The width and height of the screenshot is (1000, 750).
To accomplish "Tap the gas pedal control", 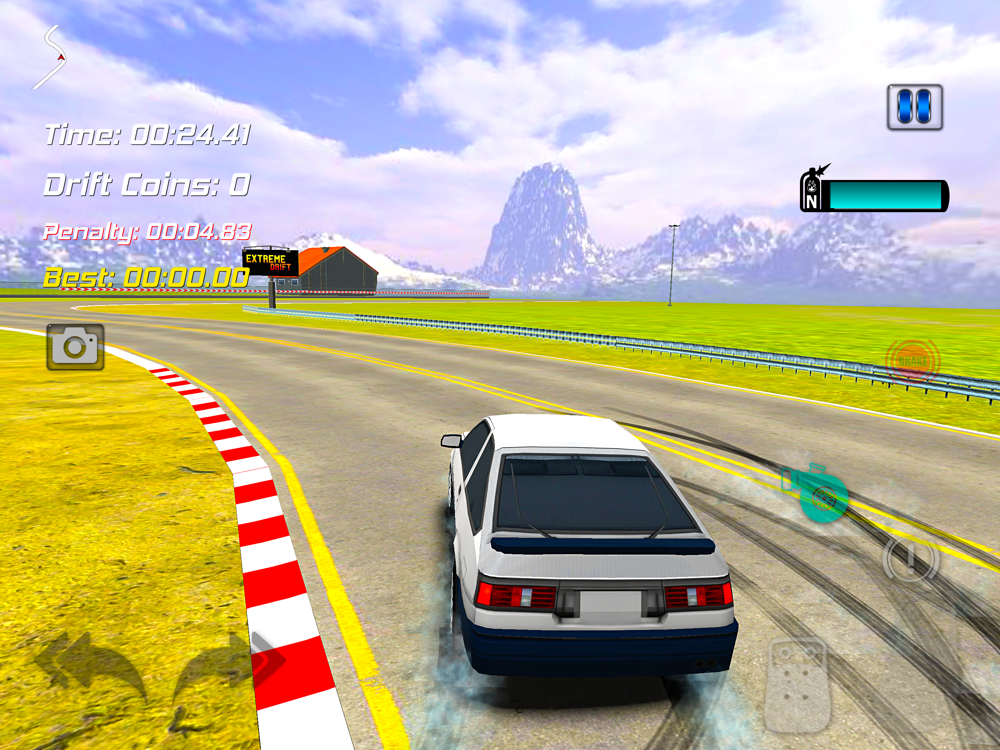I will tap(798, 685).
